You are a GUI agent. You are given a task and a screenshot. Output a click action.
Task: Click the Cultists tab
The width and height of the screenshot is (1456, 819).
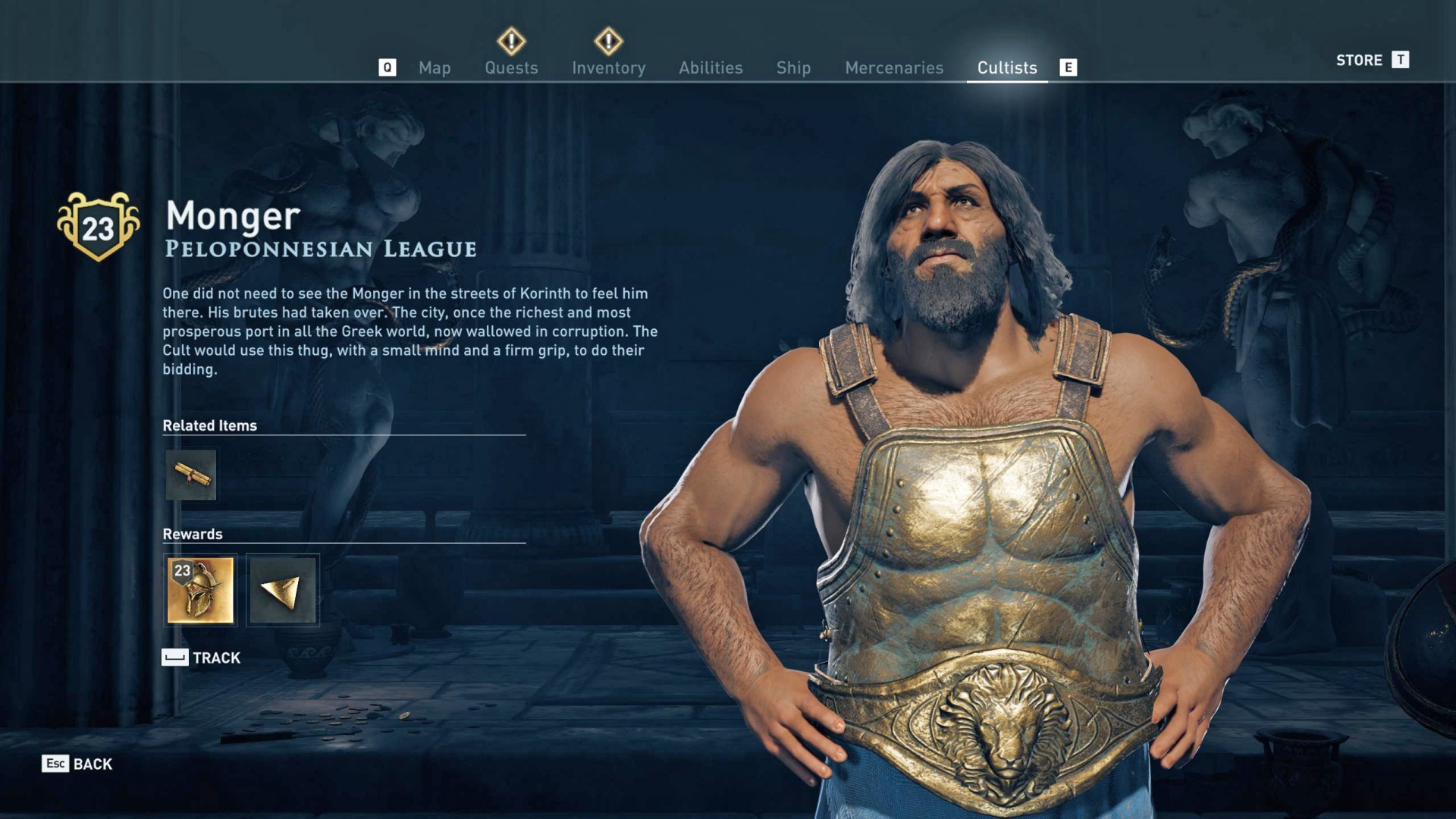point(1006,68)
